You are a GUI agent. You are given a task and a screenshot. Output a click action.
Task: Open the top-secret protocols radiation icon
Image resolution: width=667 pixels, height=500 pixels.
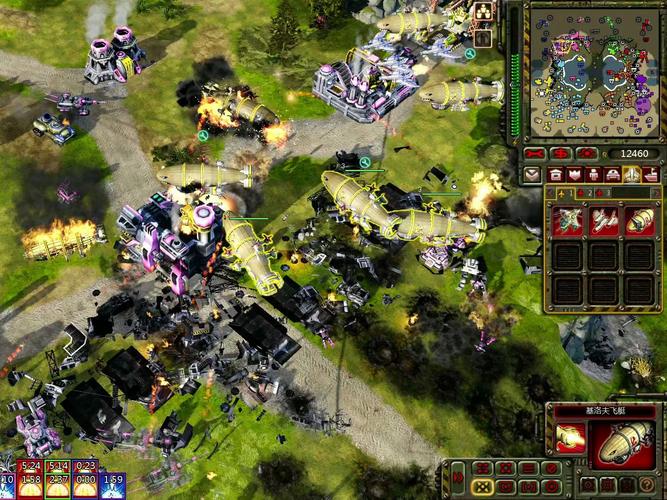click(483, 12)
